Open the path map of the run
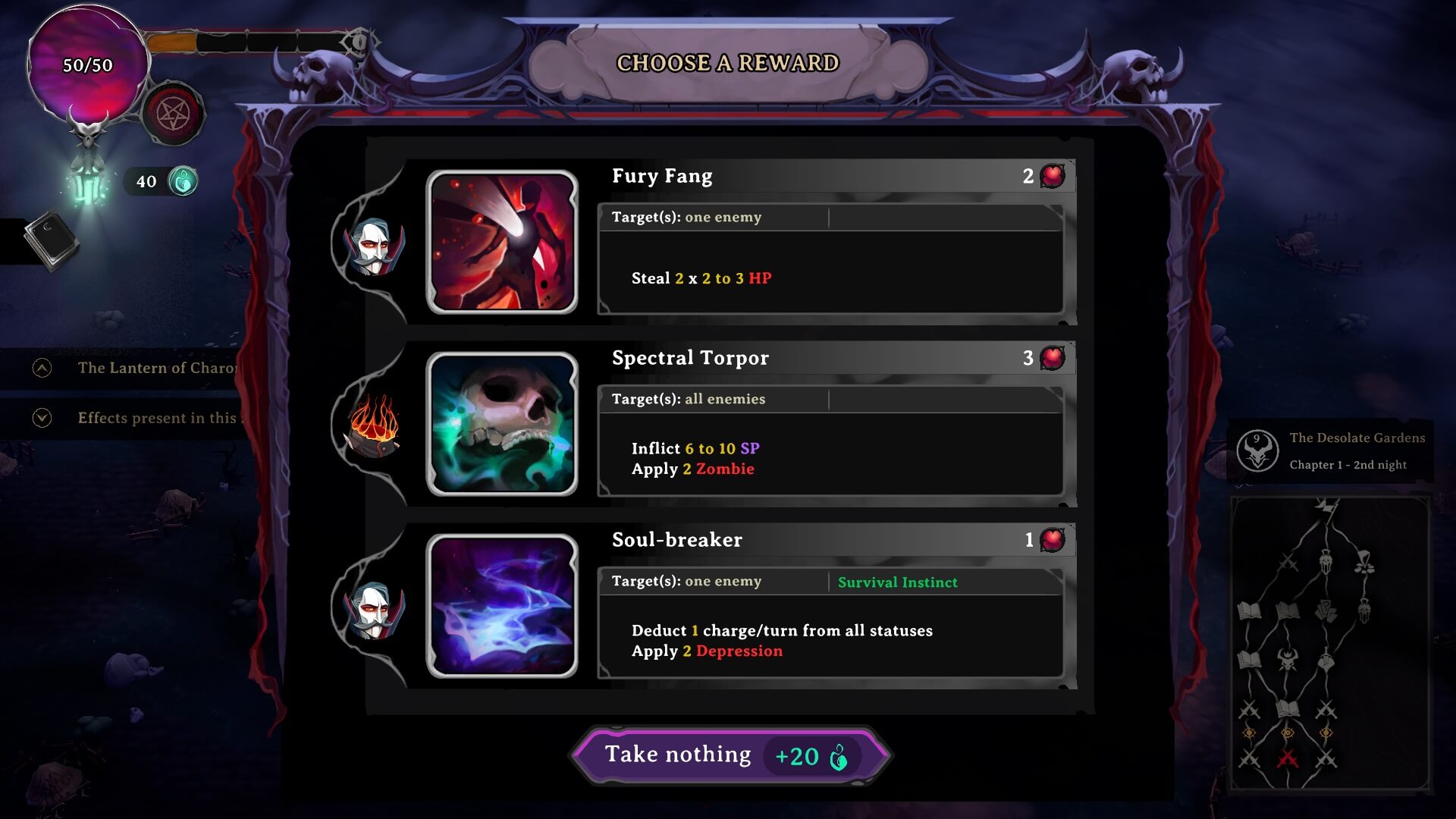 coord(1329,645)
